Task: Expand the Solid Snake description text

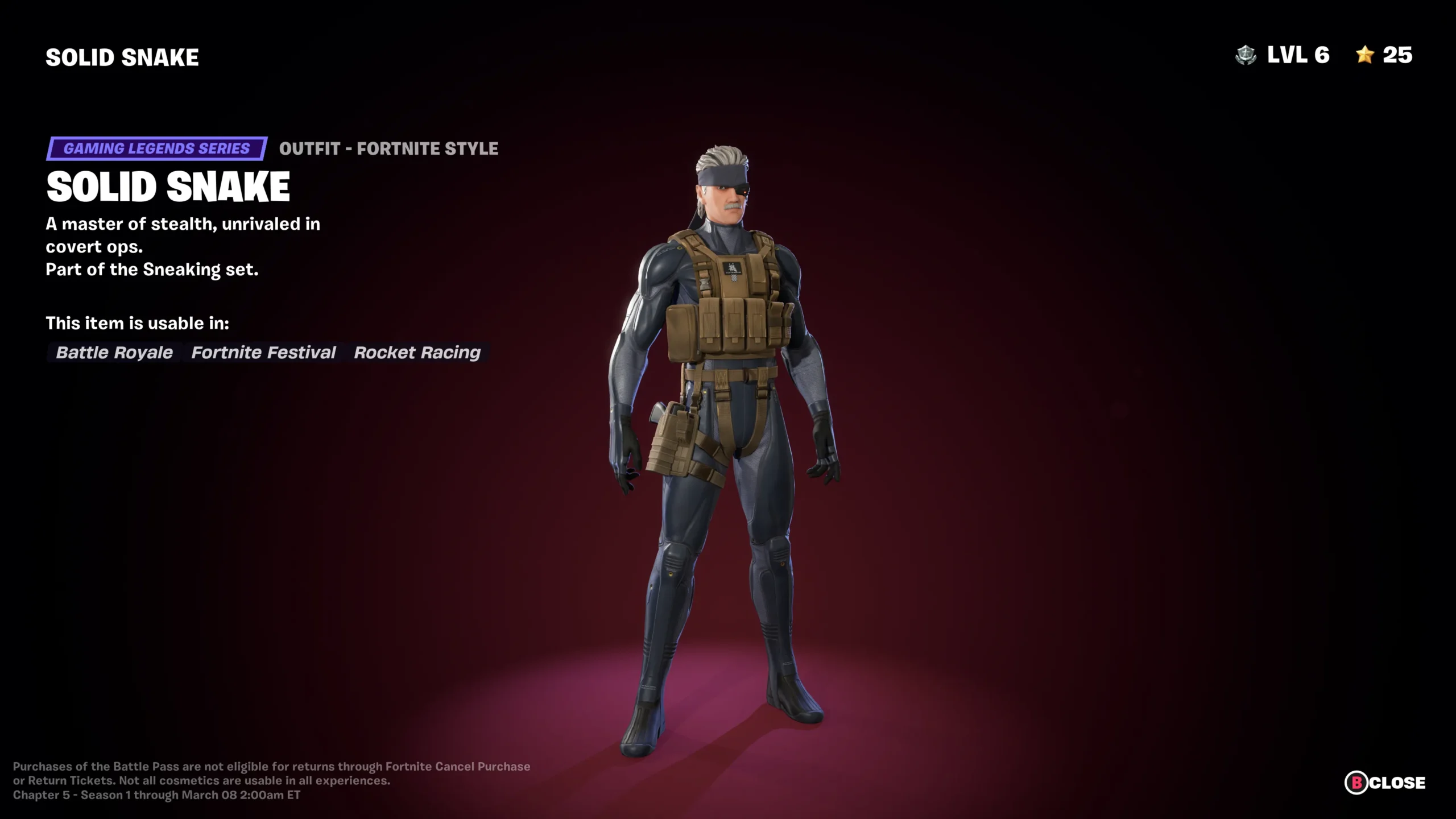Action: pos(183,235)
